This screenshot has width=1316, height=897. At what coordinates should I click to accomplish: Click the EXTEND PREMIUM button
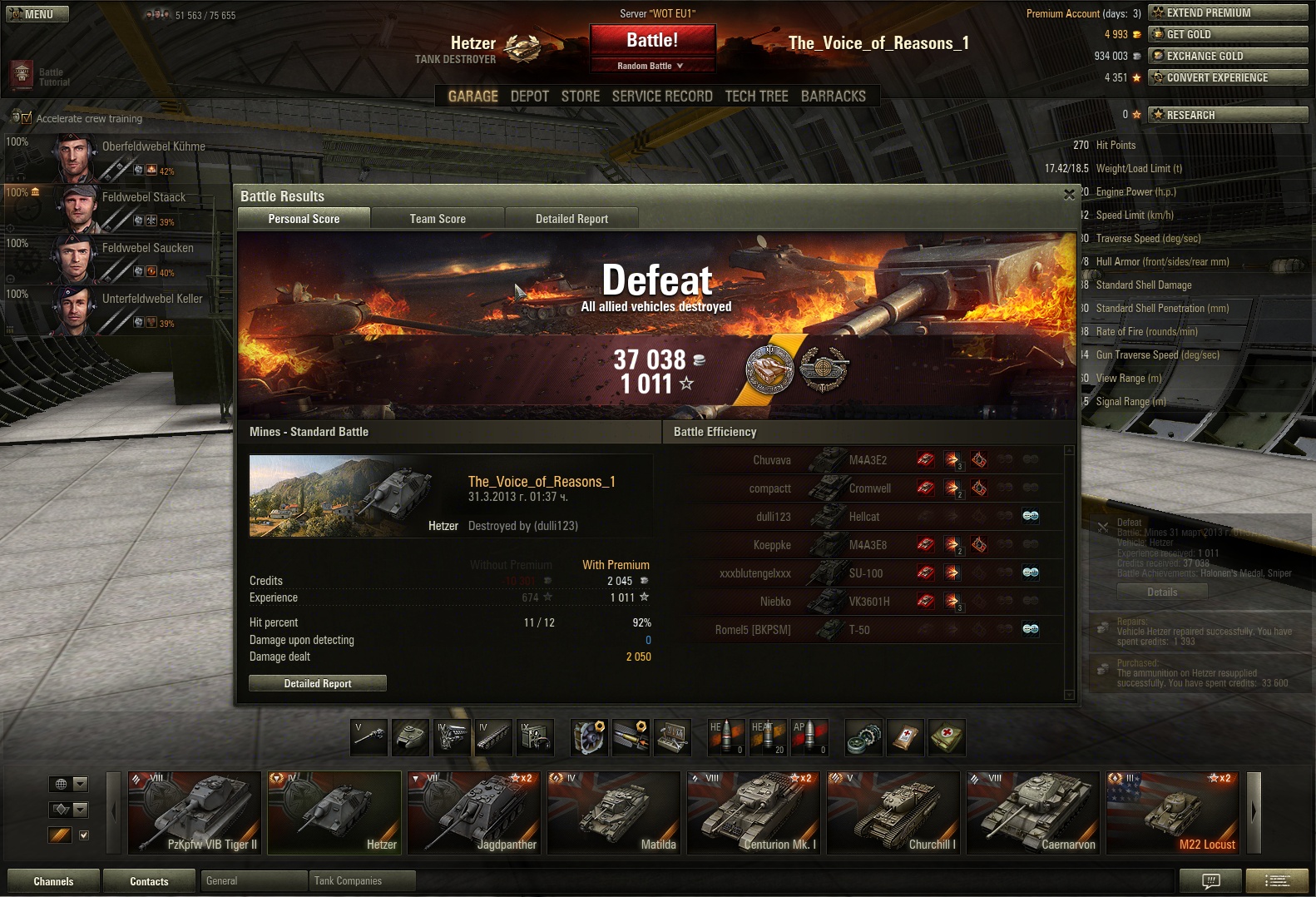(x=1227, y=12)
